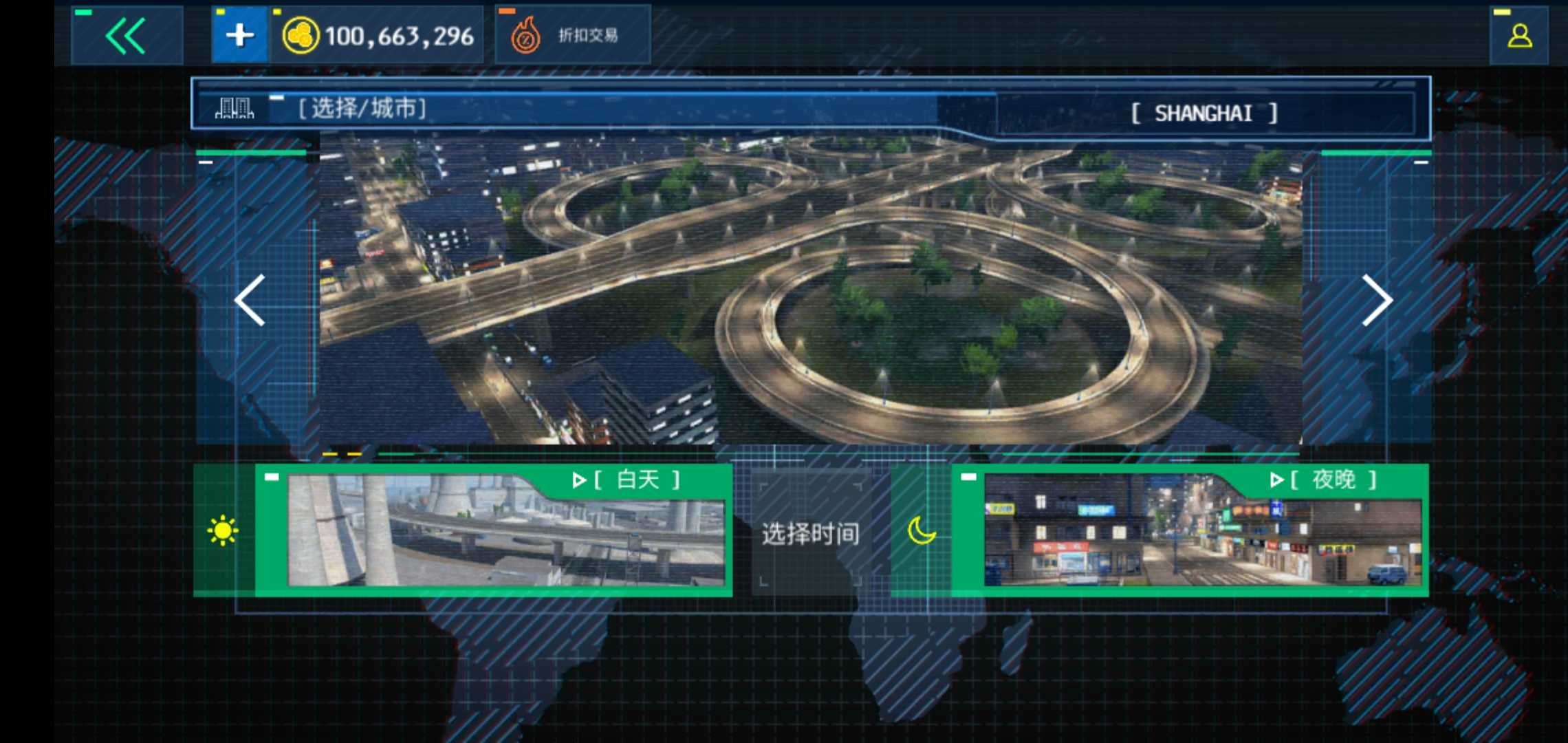Click the play triangle beside 白天 label
The width and height of the screenshot is (1568, 743).
[578, 480]
